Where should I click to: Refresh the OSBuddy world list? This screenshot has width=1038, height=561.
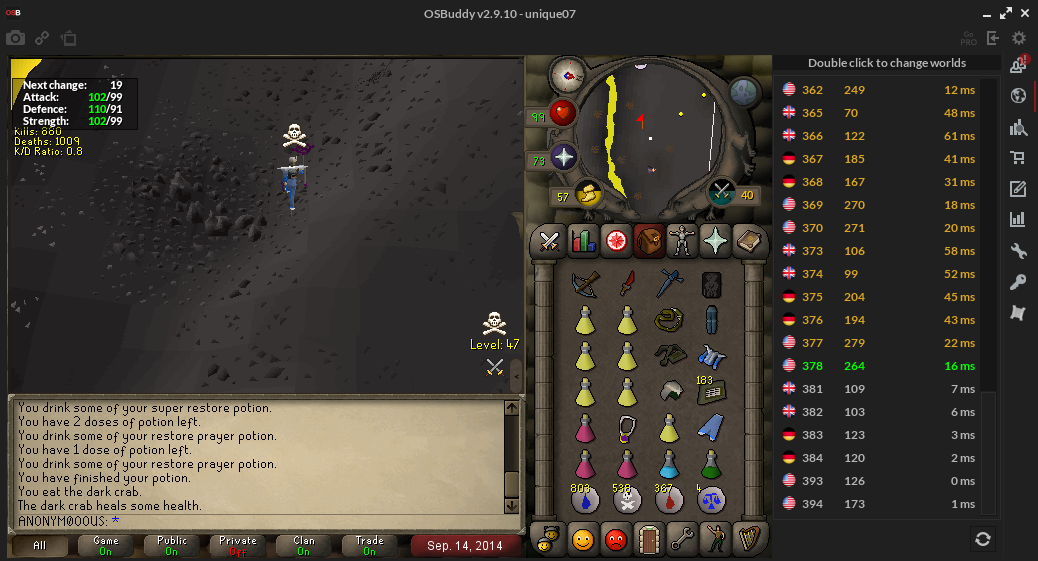(983, 539)
